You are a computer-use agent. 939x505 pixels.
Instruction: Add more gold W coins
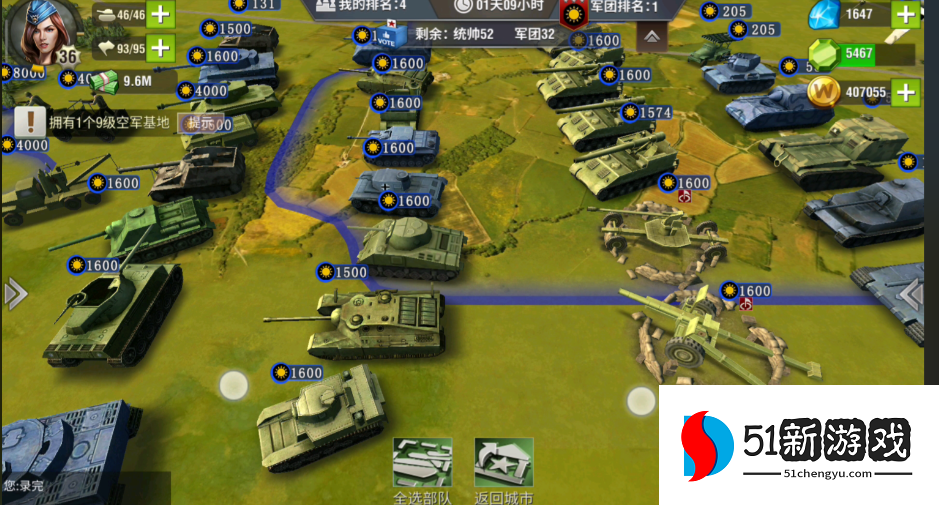(x=905, y=93)
